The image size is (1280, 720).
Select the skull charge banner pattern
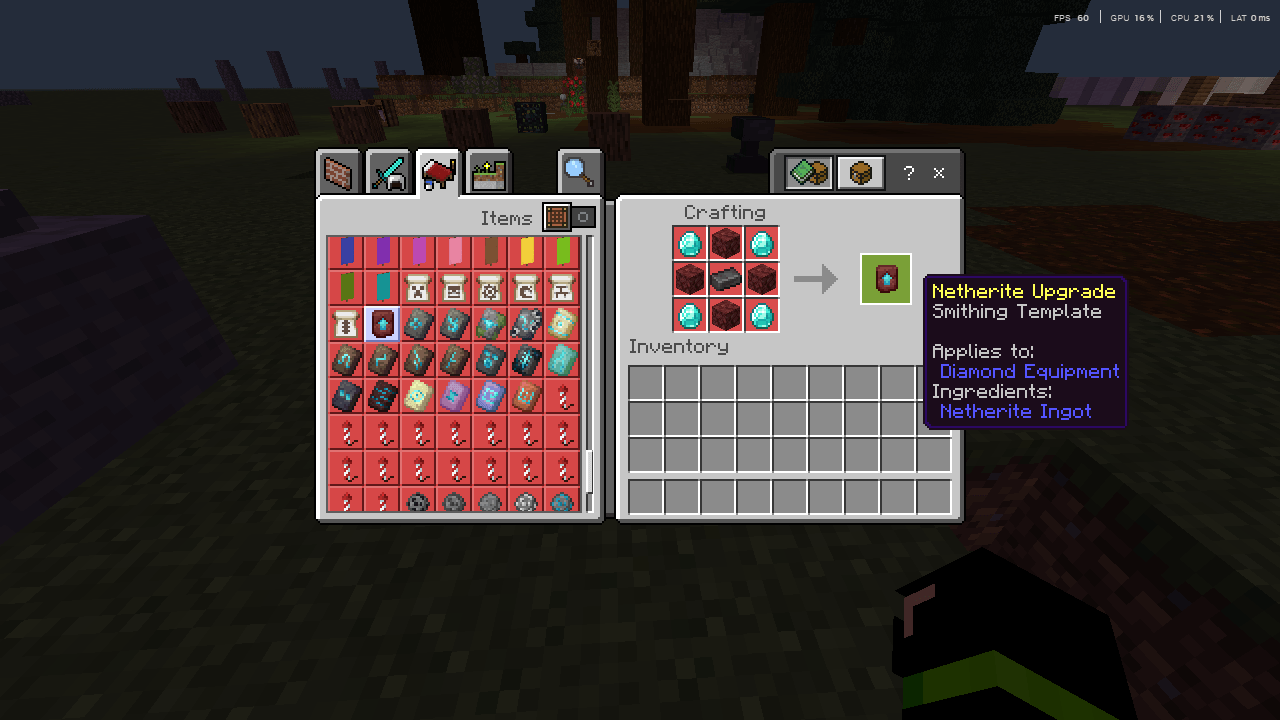coord(453,287)
